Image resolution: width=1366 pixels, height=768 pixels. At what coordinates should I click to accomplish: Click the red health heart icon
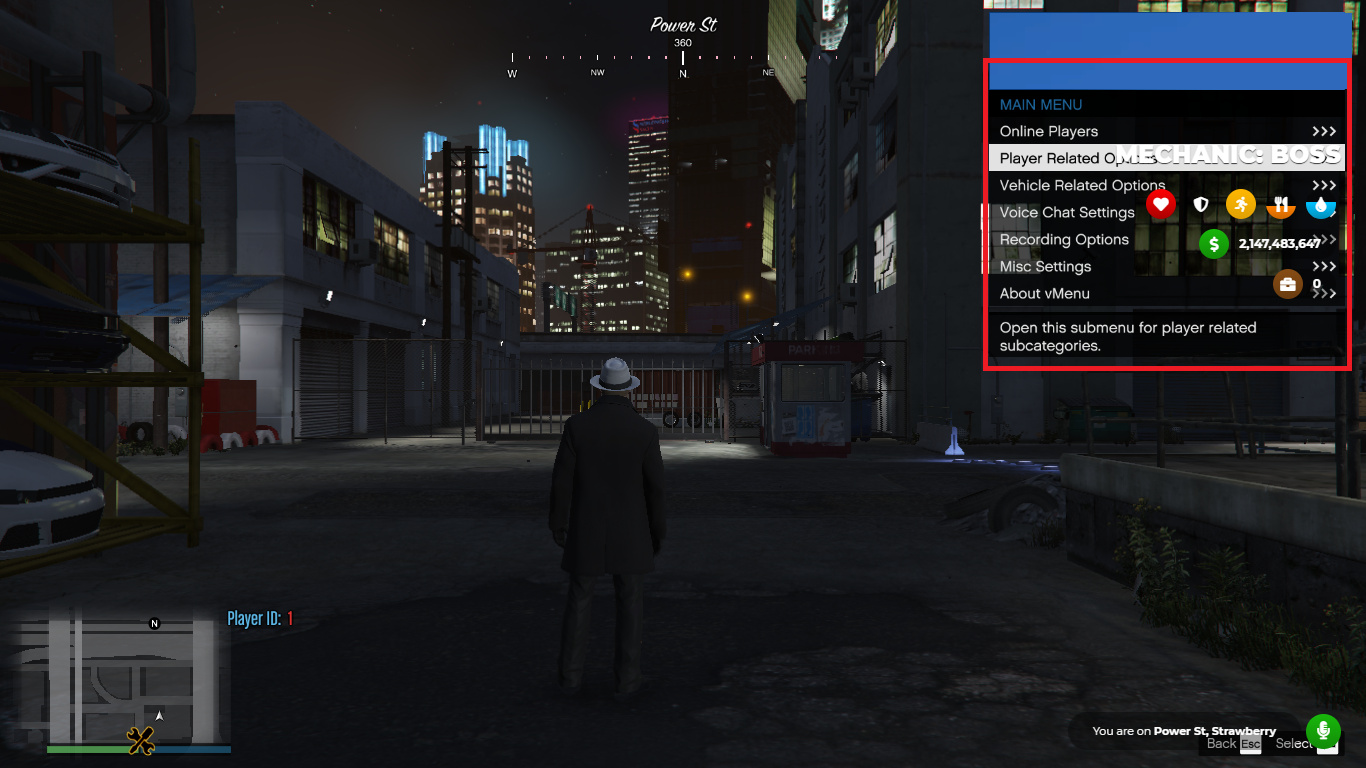point(1160,204)
